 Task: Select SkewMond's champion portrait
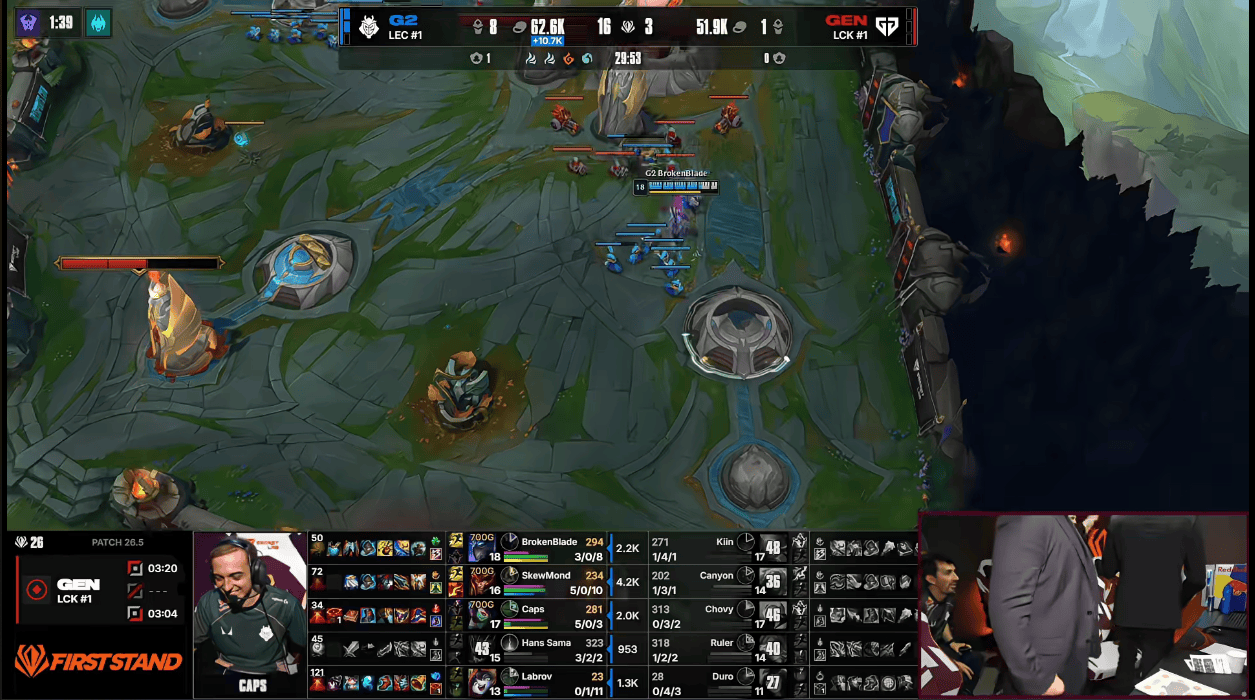coord(483,580)
